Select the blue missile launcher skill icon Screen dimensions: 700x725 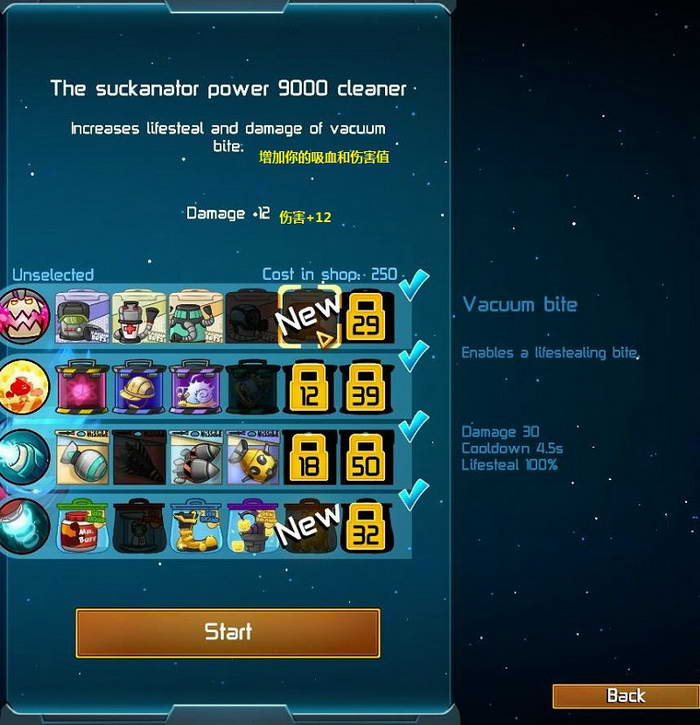pos(25,457)
